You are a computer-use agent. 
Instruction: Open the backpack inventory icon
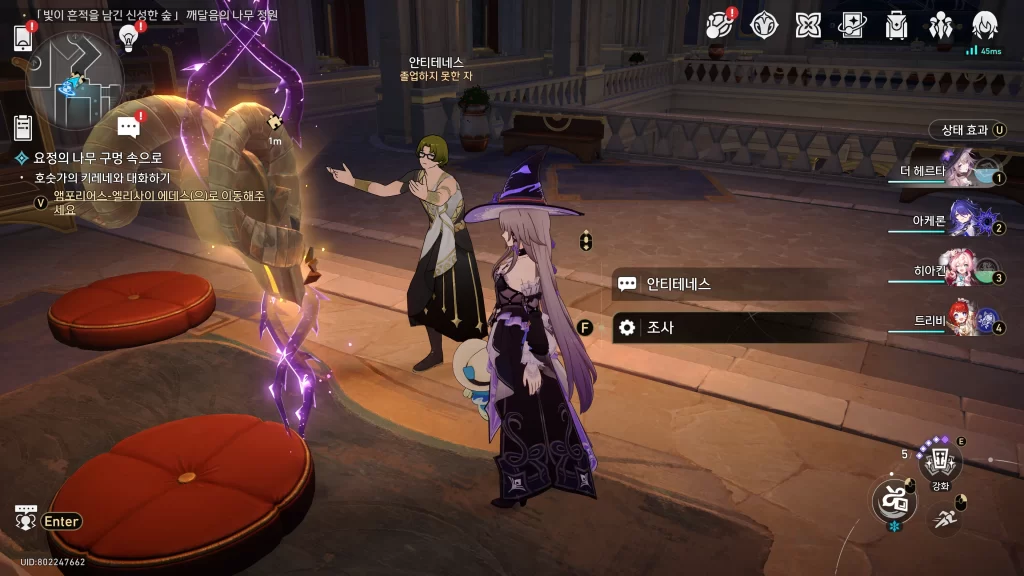point(897,25)
